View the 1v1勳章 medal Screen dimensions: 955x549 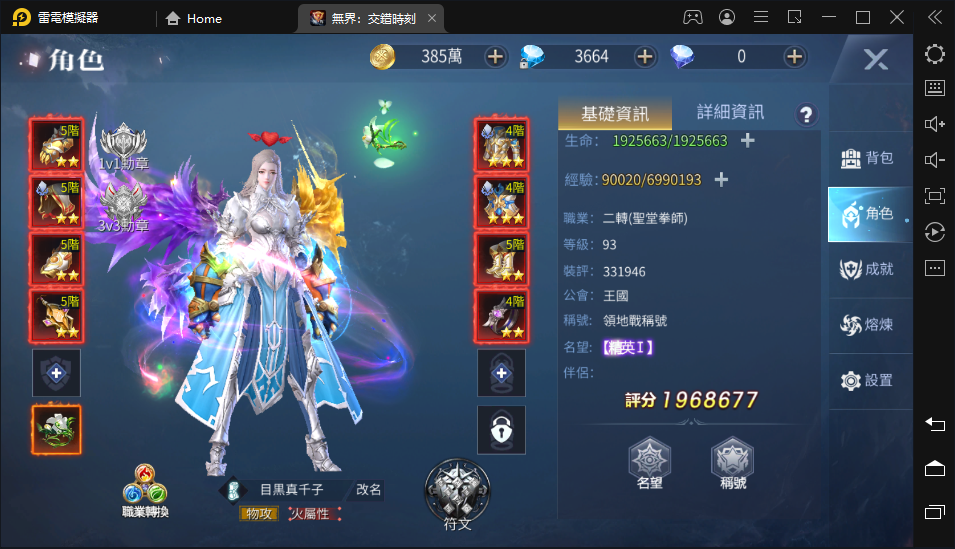(124, 146)
